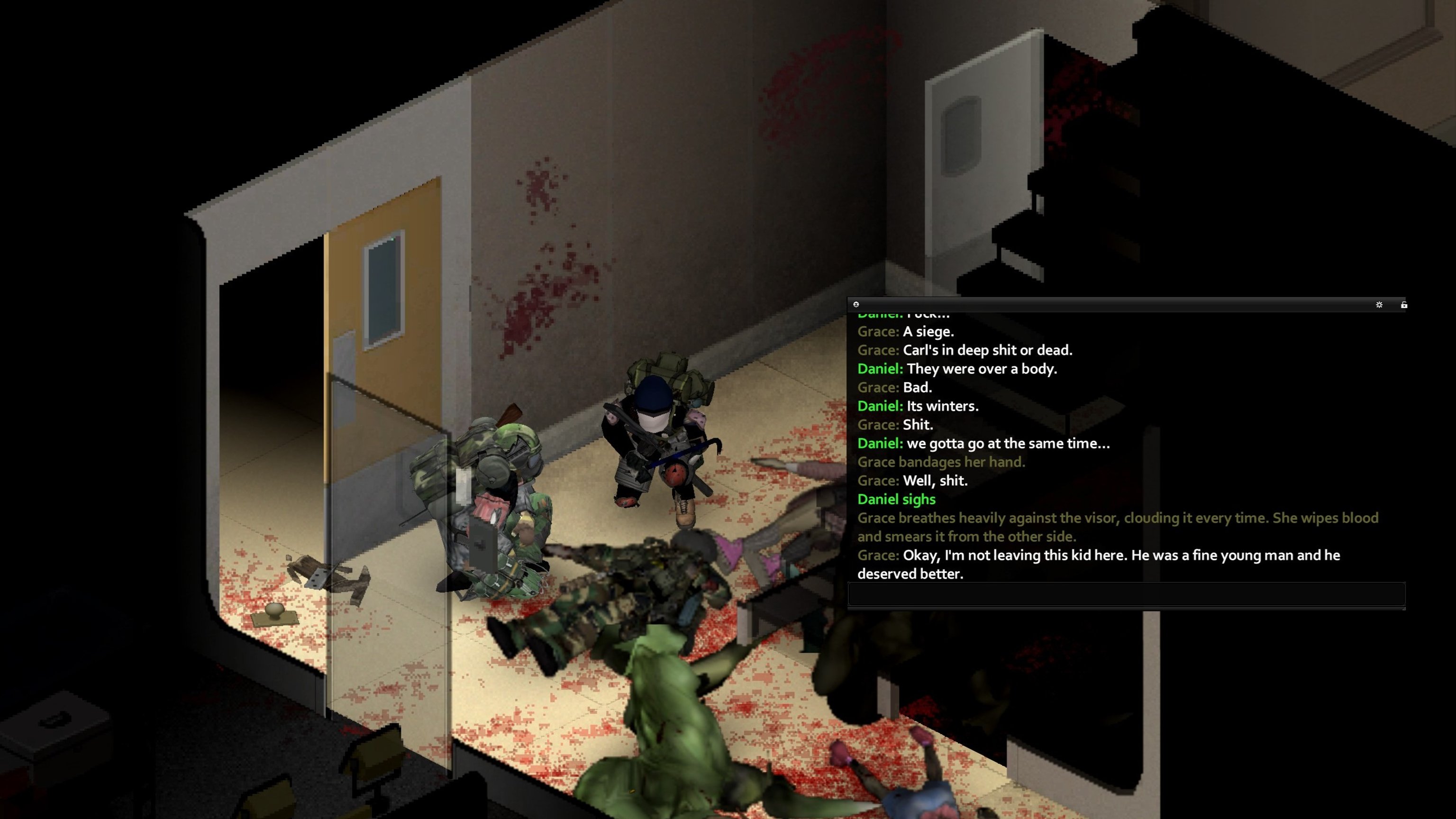The width and height of the screenshot is (1456, 819).
Task: Toggle the chat window padlock
Action: [1404, 305]
